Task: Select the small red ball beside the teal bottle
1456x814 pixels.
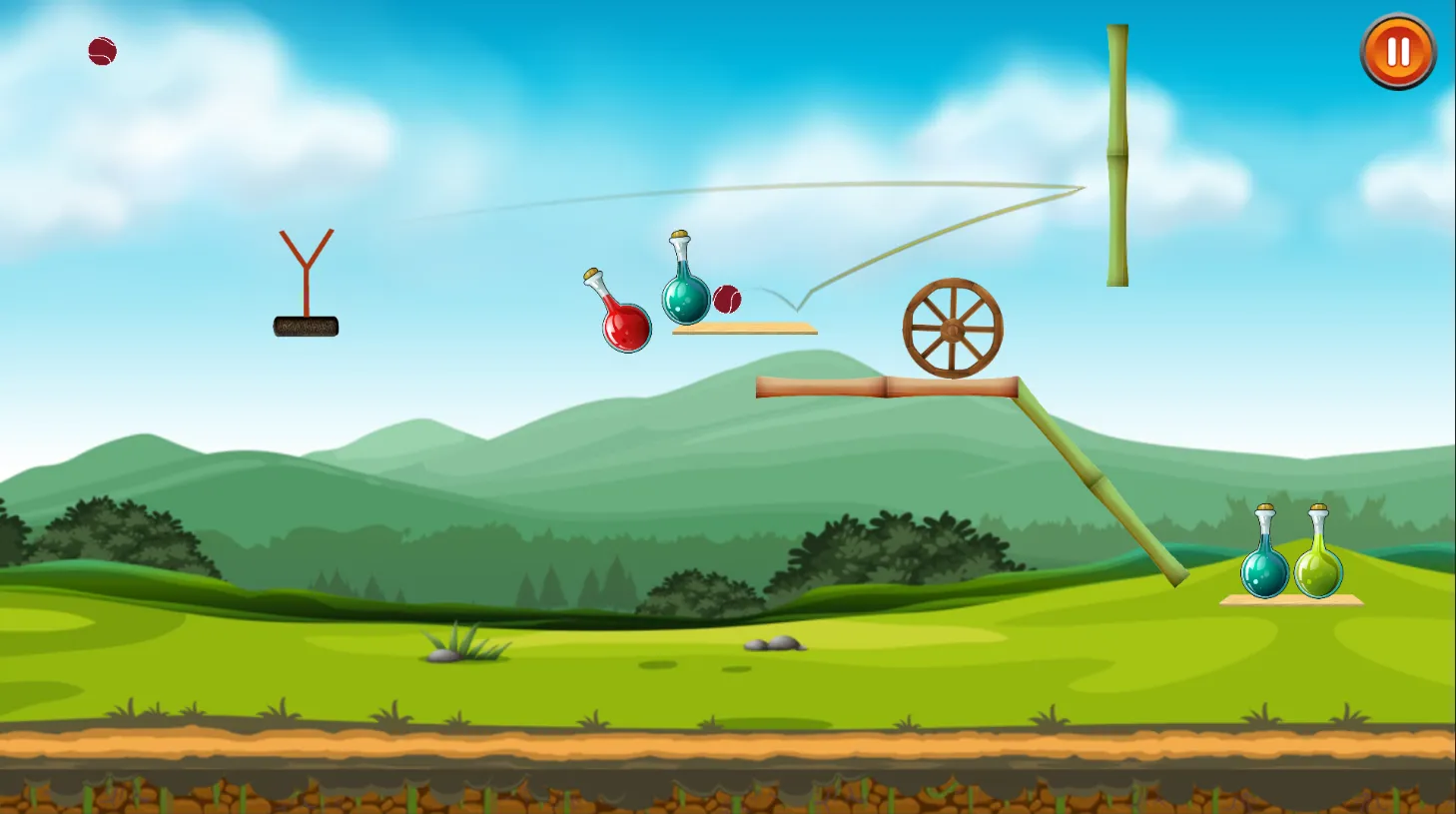Action: pyautogui.click(x=727, y=297)
